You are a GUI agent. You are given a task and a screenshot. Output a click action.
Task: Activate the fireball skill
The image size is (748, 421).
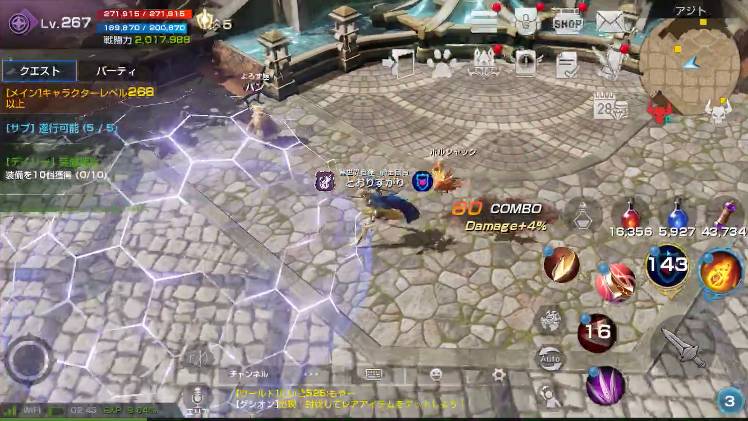[719, 273]
